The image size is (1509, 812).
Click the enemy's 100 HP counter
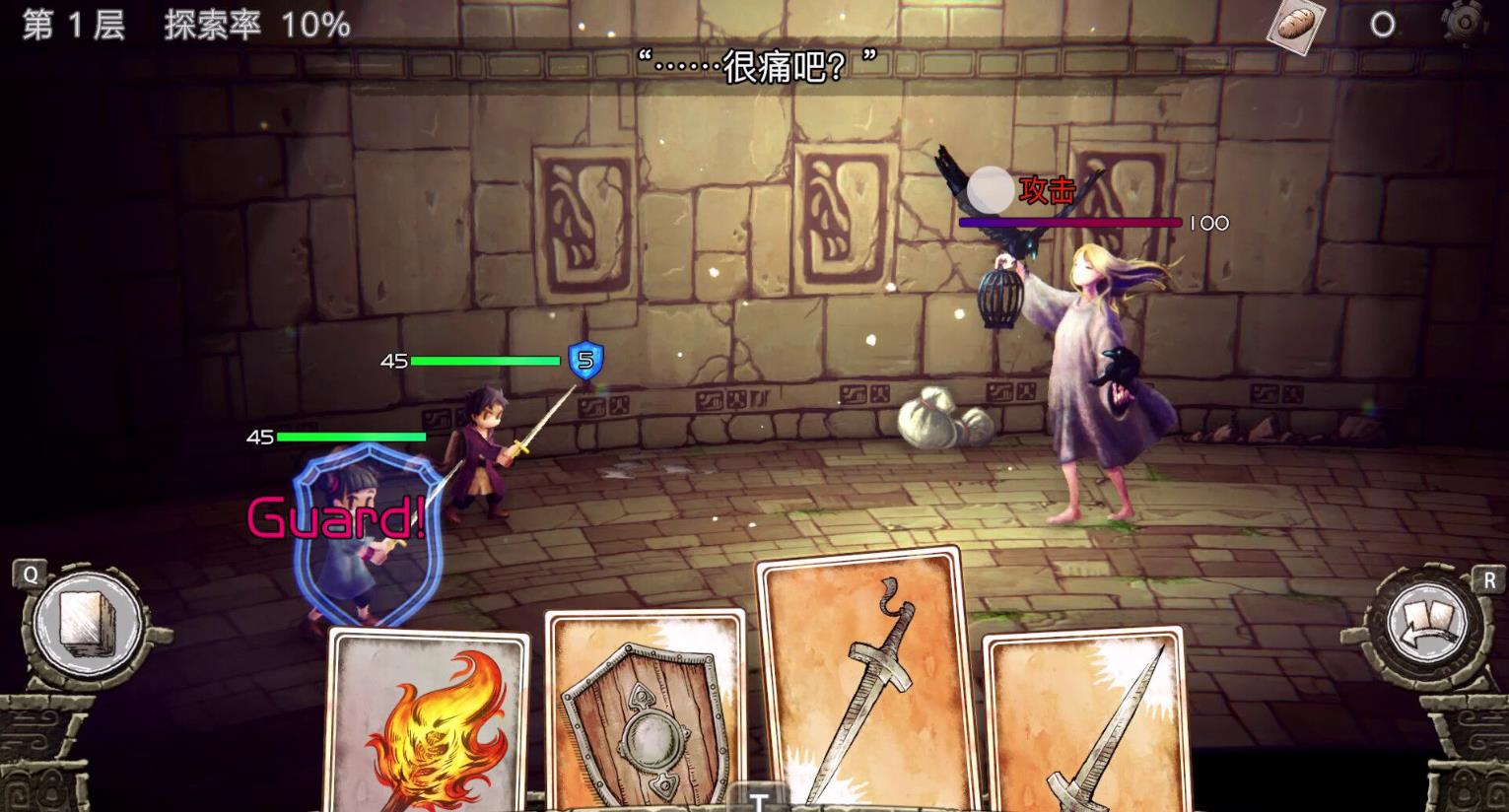pos(1207,224)
